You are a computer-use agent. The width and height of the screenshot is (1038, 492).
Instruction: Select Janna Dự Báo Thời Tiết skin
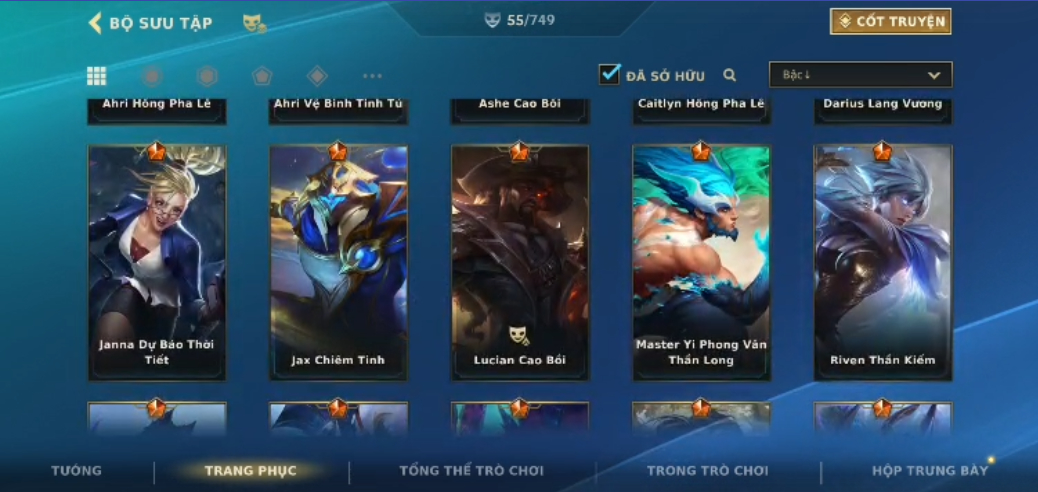(157, 262)
